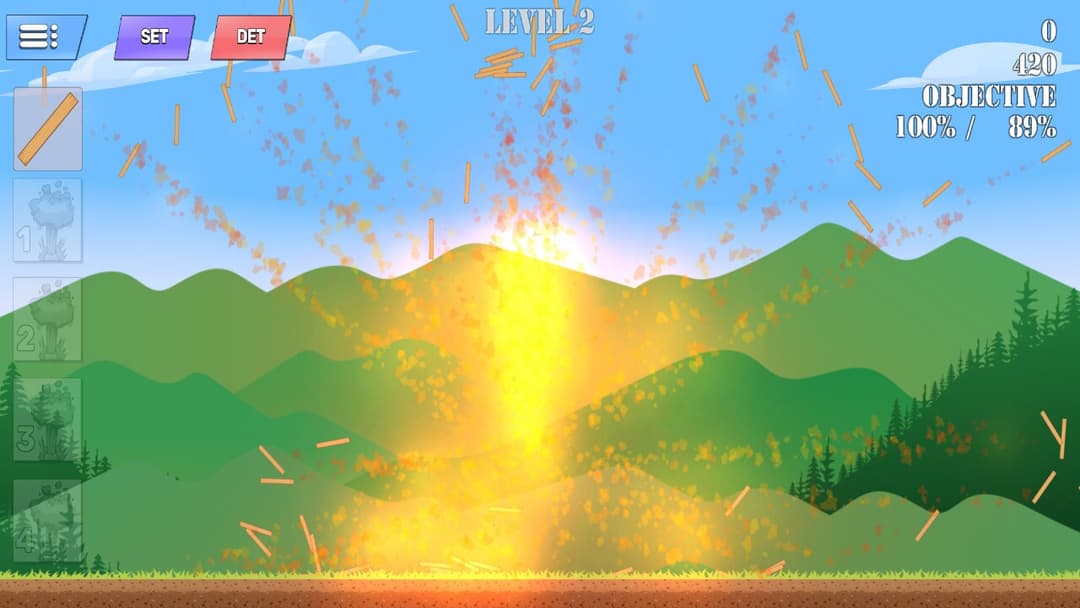Viewport: 1080px width, 608px height.
Task: Pick explosive slot number 3
Action: 48,420
